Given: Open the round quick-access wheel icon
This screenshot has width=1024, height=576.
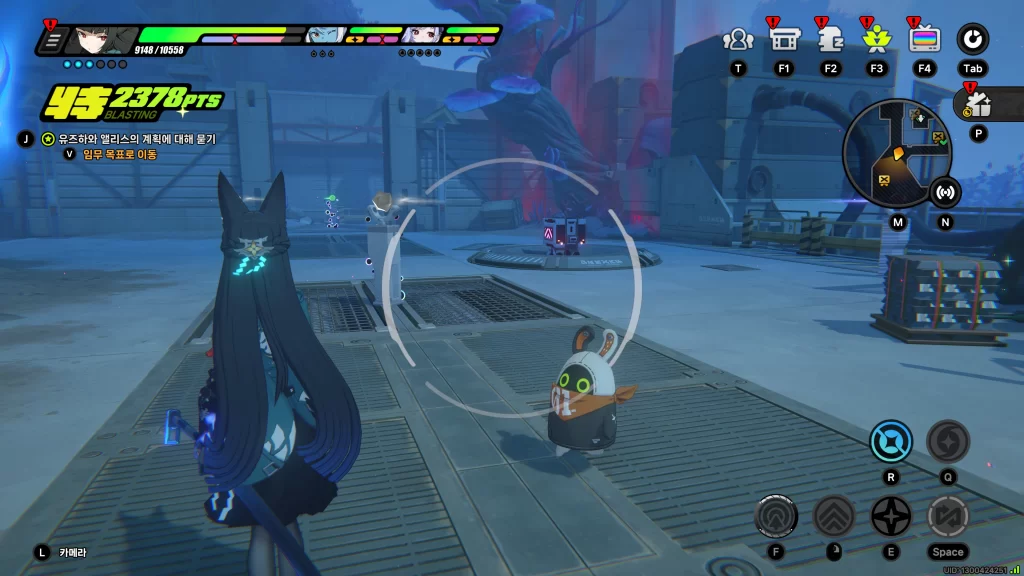Looking at the screenshot, I should pos(972,40).
